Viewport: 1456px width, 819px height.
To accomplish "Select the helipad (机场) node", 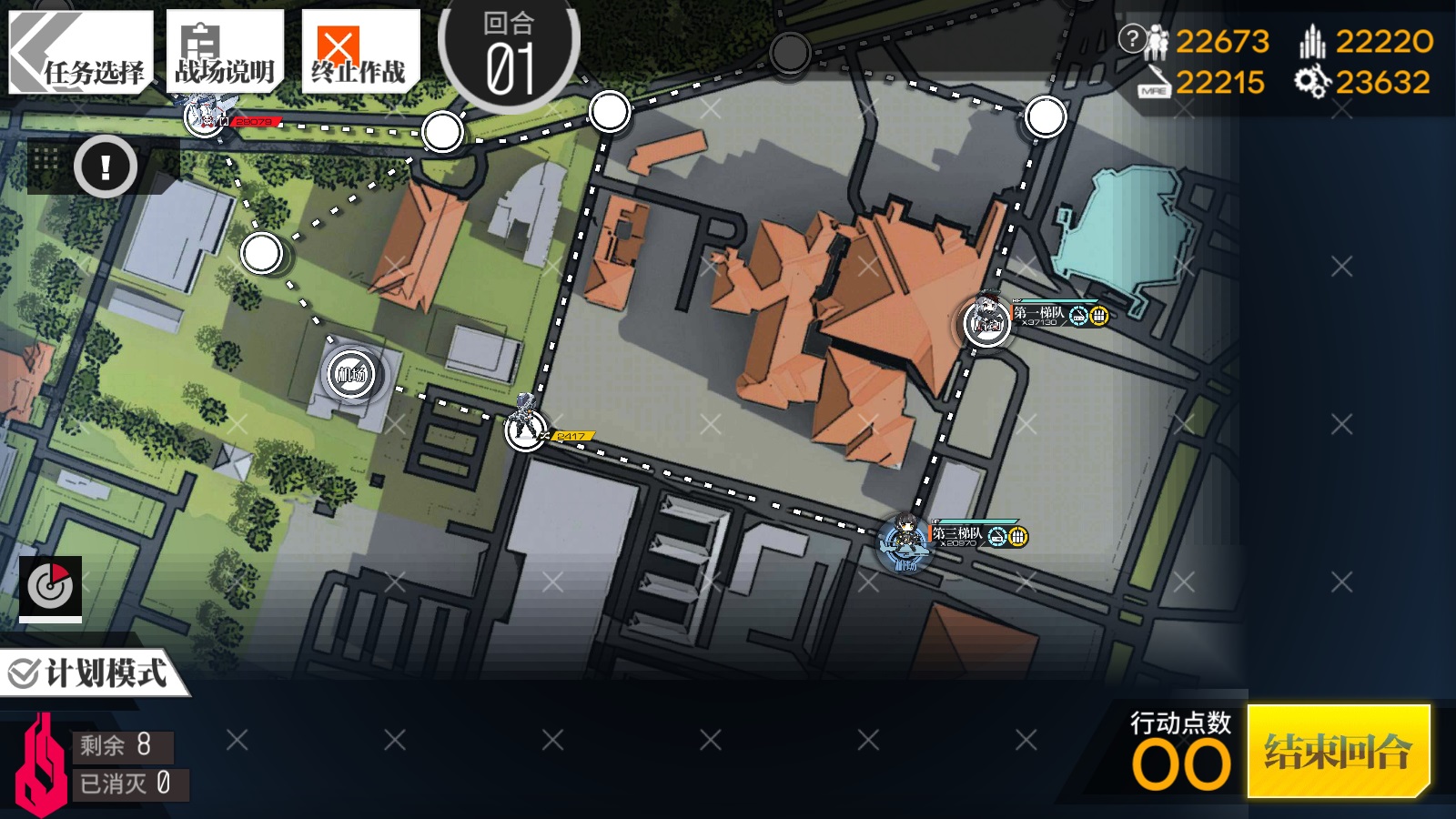I will (351, 373).
